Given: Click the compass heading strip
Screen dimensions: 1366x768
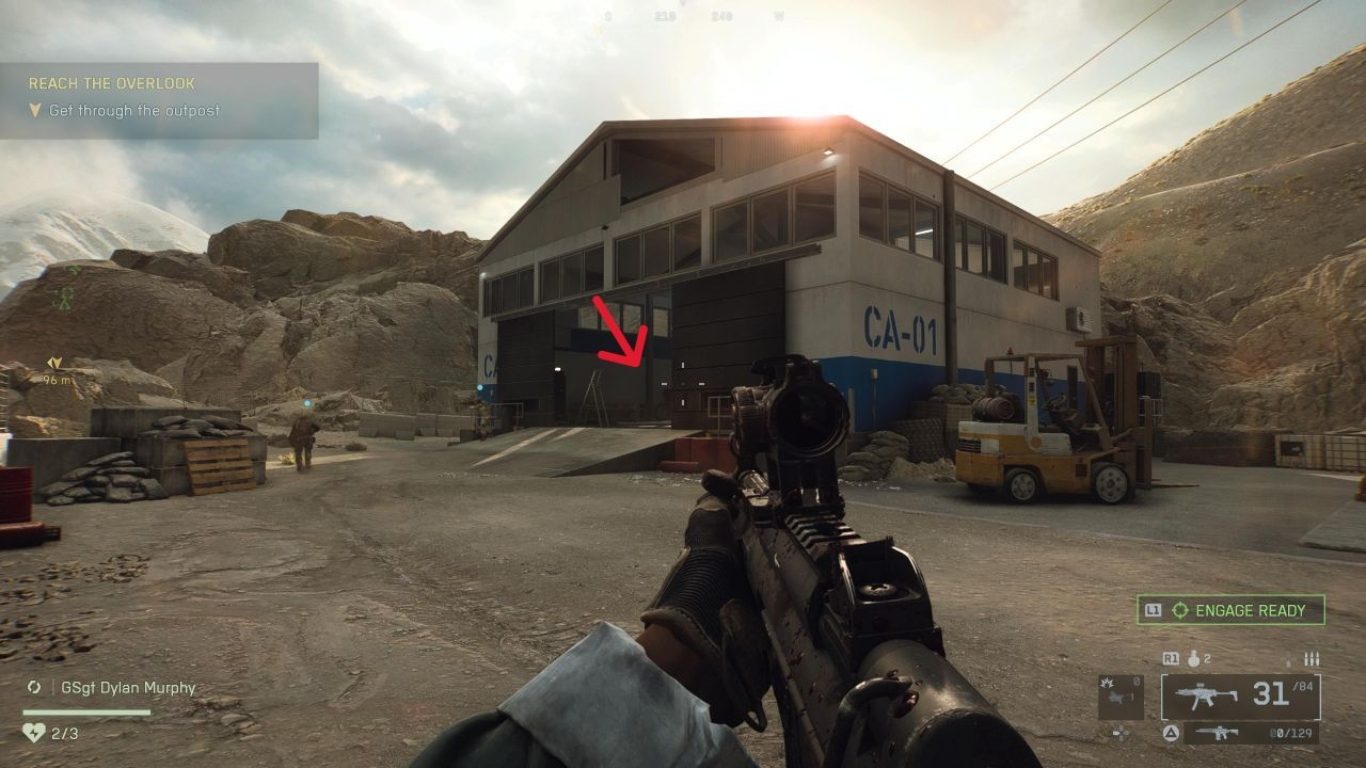Looking at the screenshot, I should [x=682, y=14].
